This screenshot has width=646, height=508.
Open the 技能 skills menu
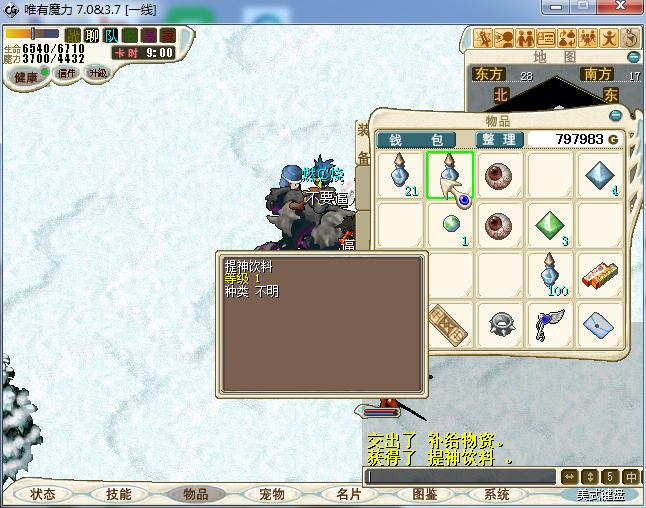(x=118, y=494)
